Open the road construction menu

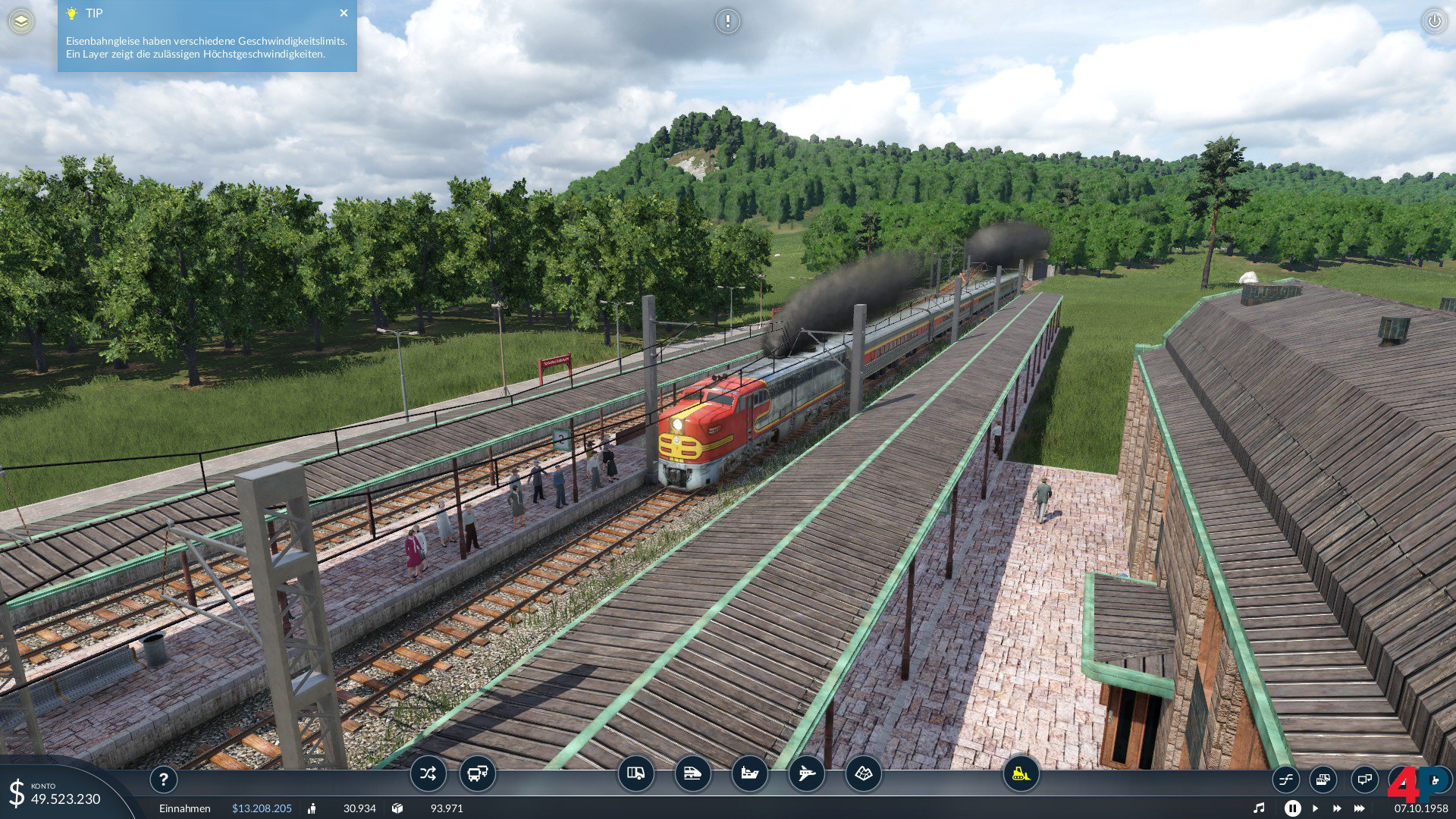[635, 773]
